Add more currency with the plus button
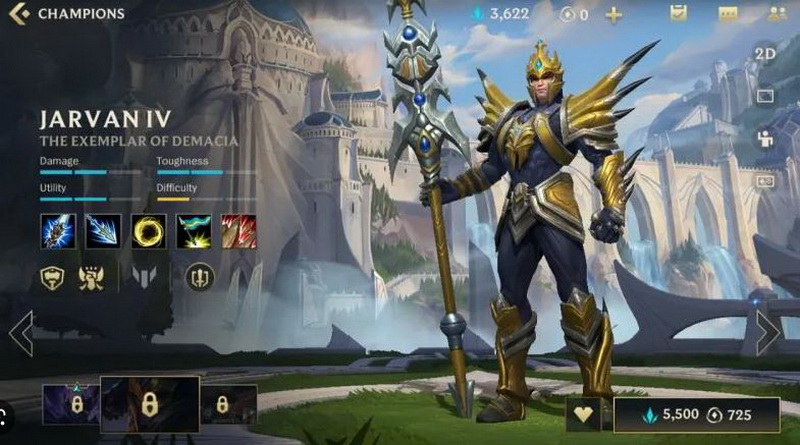Viewport: 800px width, 445px height. point(613,15)
